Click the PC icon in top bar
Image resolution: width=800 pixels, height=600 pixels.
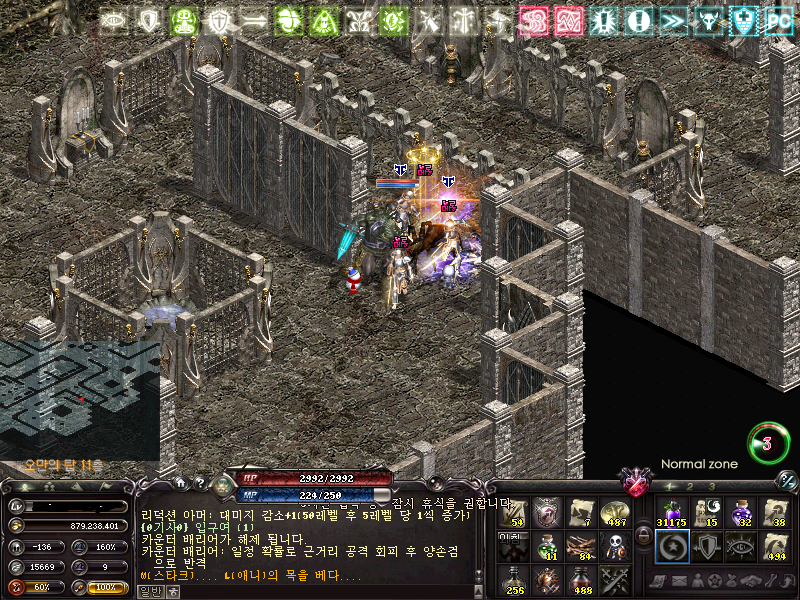779,21
